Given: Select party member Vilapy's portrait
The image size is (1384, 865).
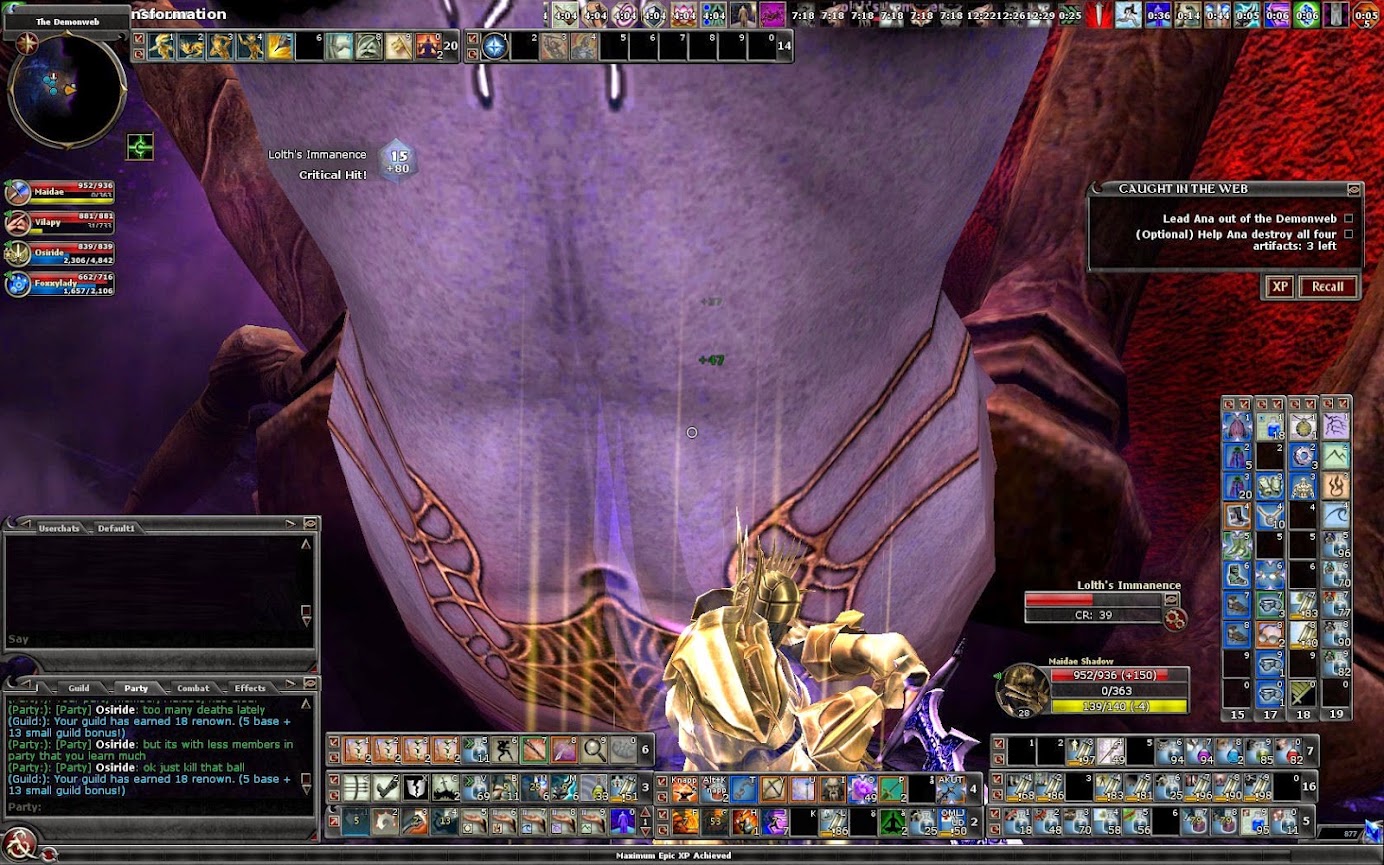Looking at the screenshot, I should point(19,223).
